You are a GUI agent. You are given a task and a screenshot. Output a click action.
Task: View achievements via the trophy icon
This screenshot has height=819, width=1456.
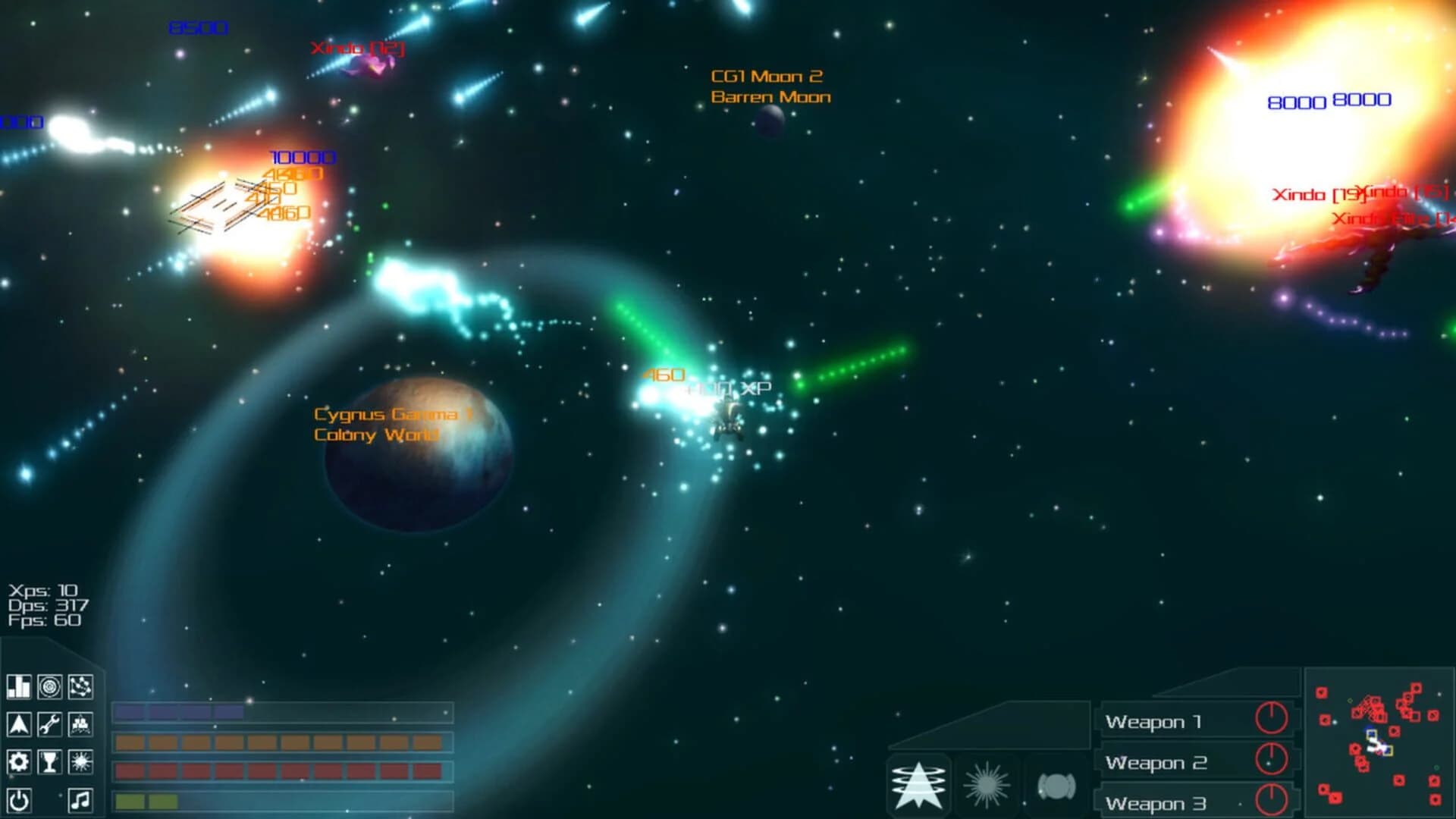point(49,761)
